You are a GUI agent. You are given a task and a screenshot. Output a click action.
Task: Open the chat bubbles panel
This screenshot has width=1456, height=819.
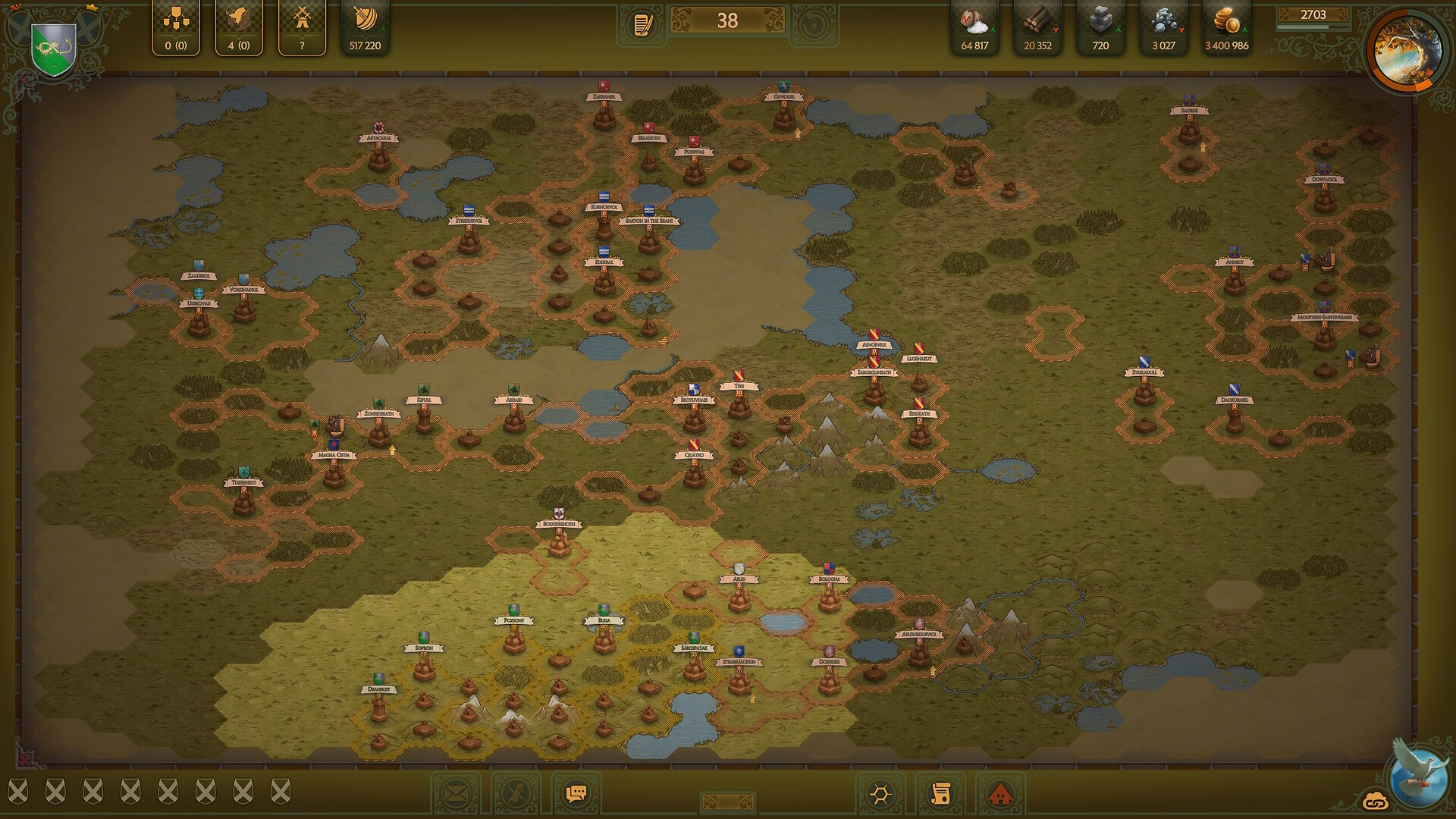click(x=578, y=793)
